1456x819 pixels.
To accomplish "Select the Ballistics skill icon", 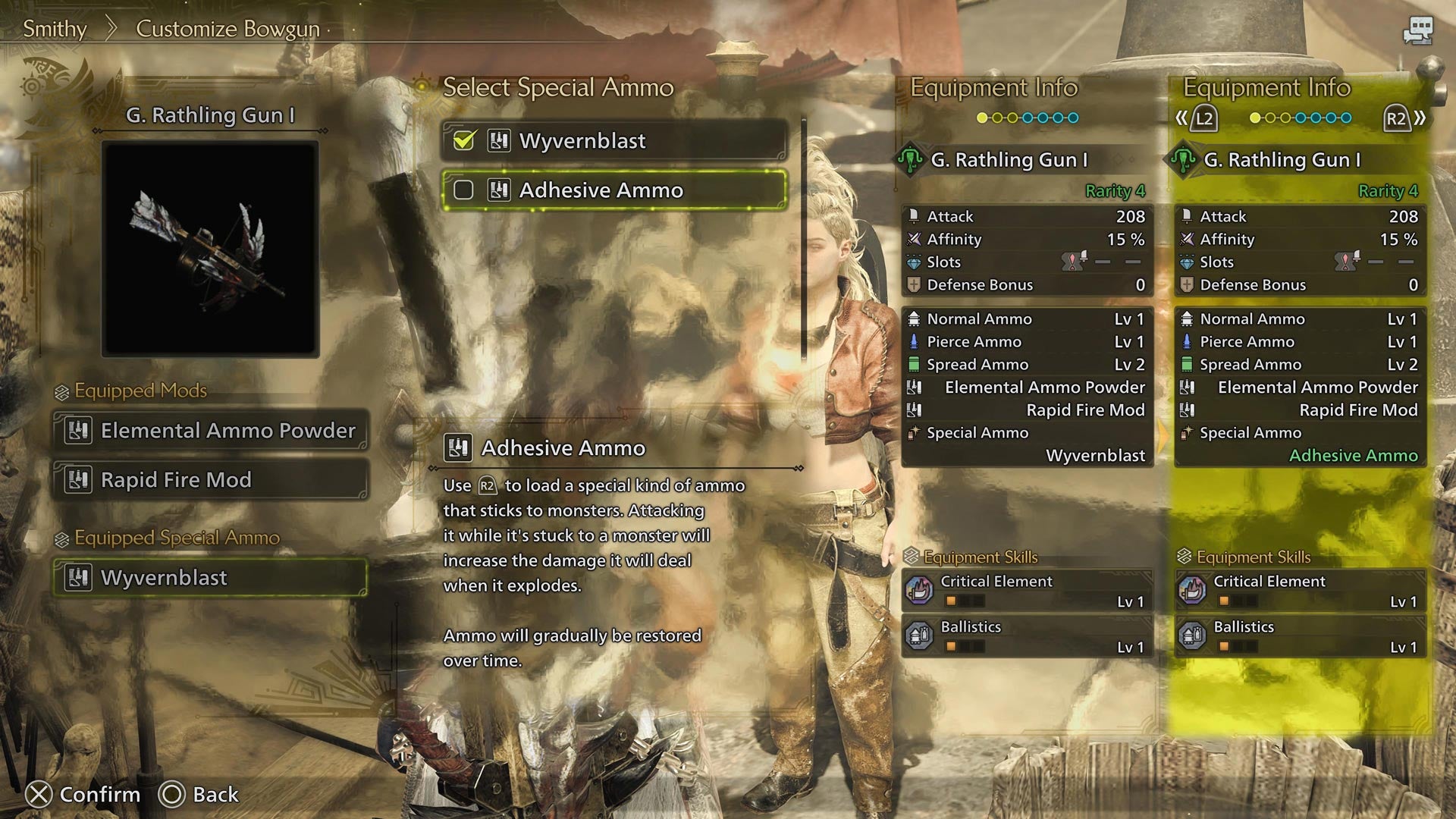I will point(919,637).
